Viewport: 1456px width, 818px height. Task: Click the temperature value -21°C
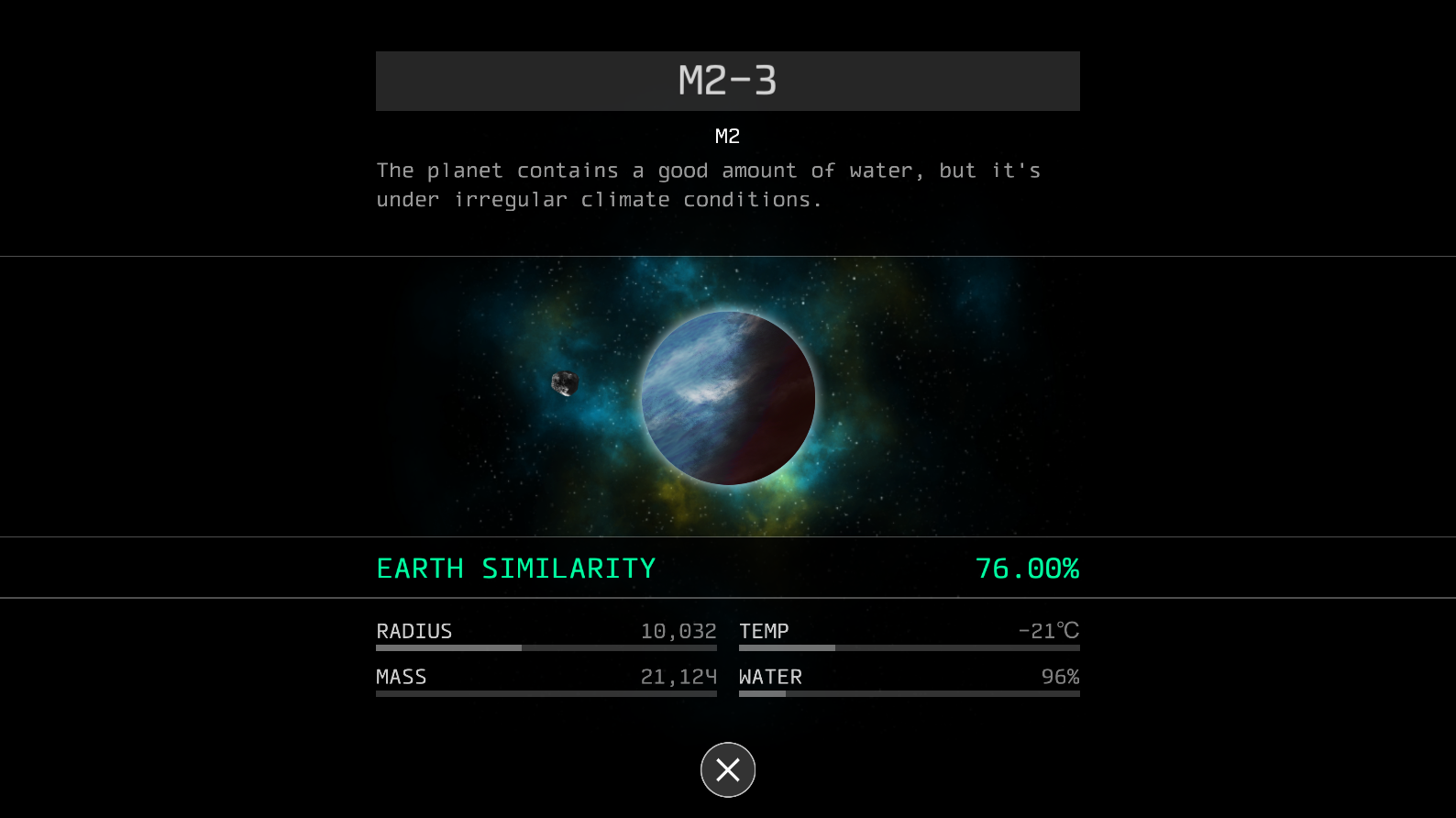pyautogui.click(x=1050, y=631)
